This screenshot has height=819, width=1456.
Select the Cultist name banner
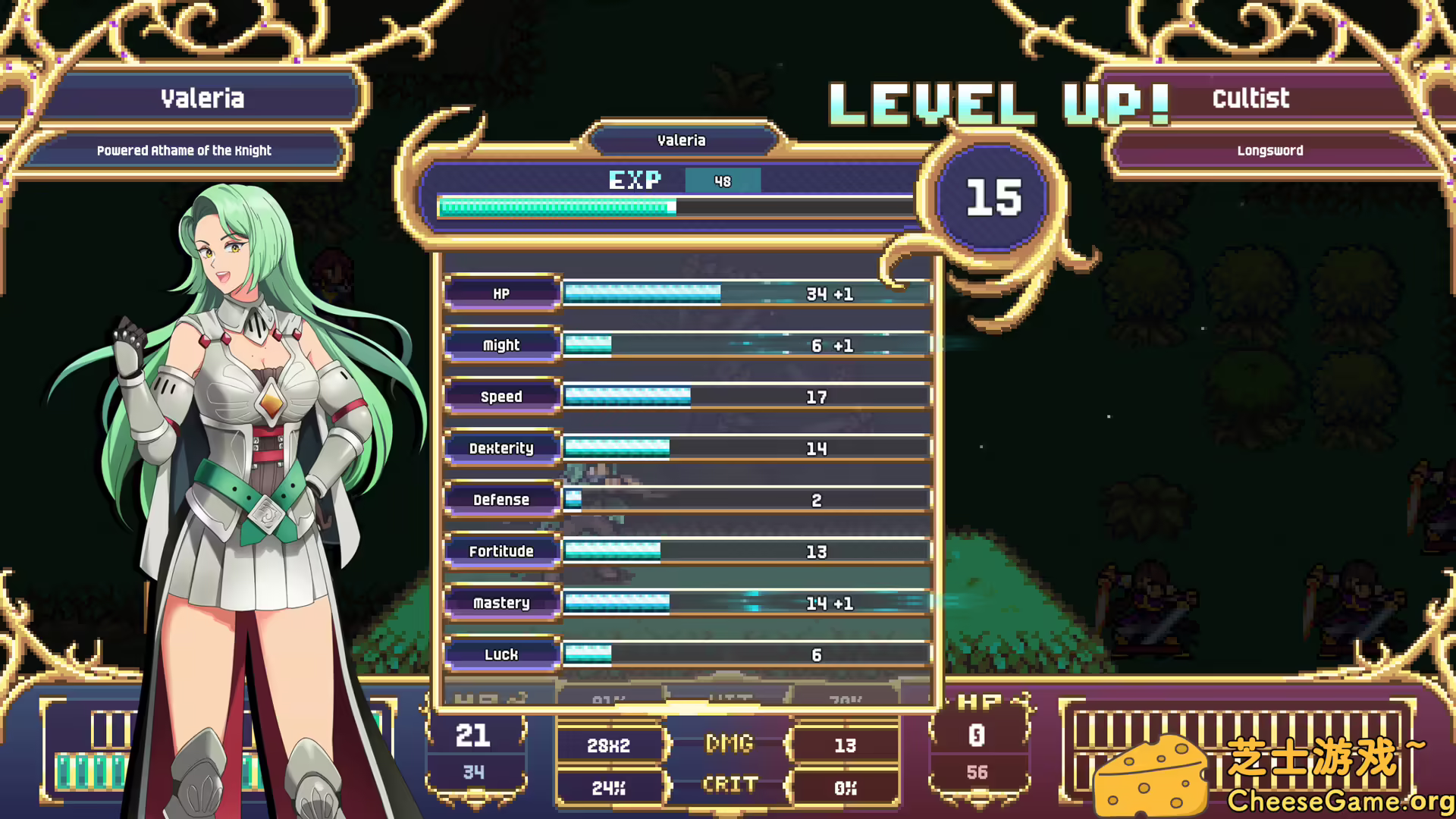coord(1251,98)
